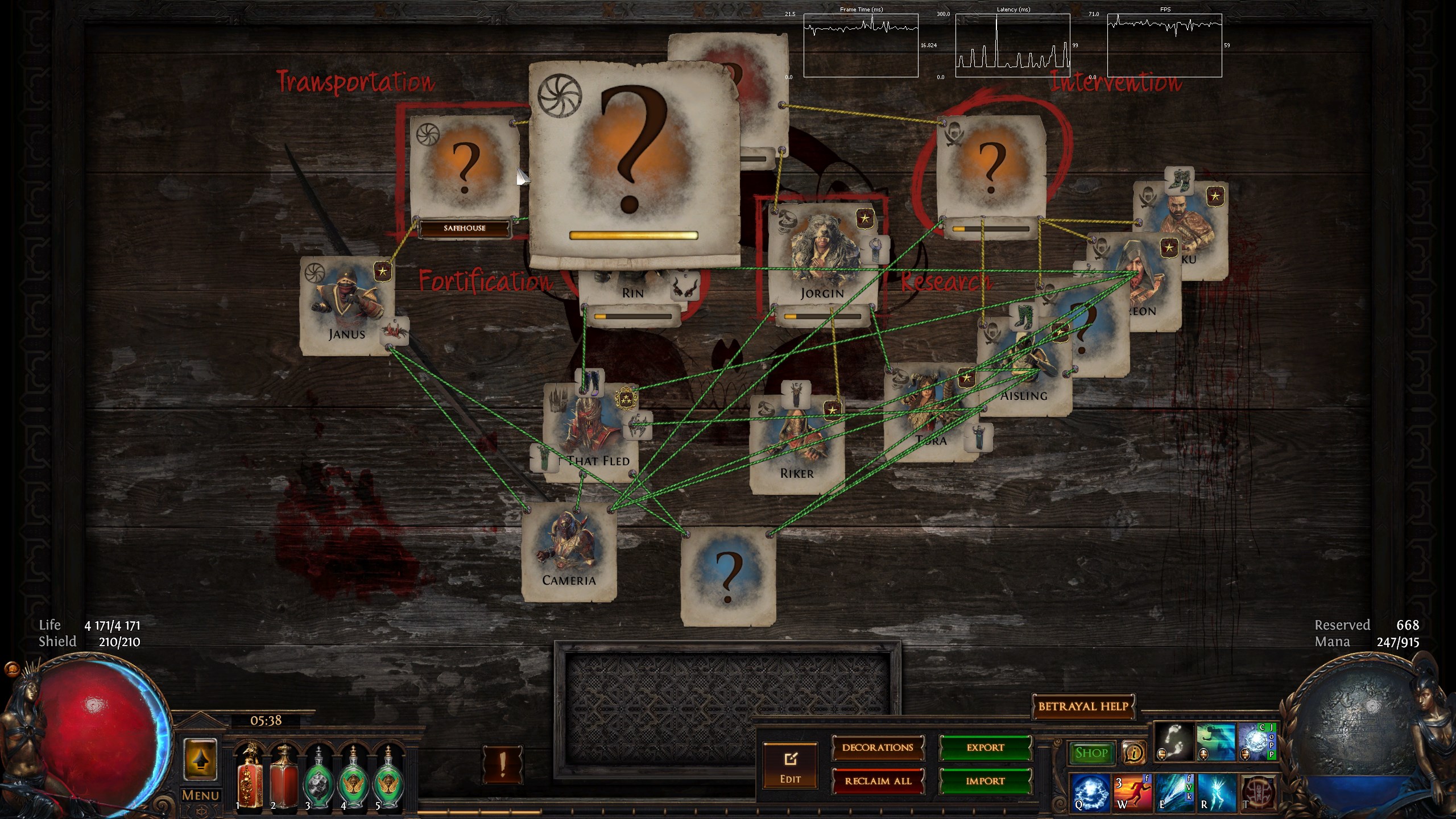Import a hideout layout

click(x=985, y=781)
